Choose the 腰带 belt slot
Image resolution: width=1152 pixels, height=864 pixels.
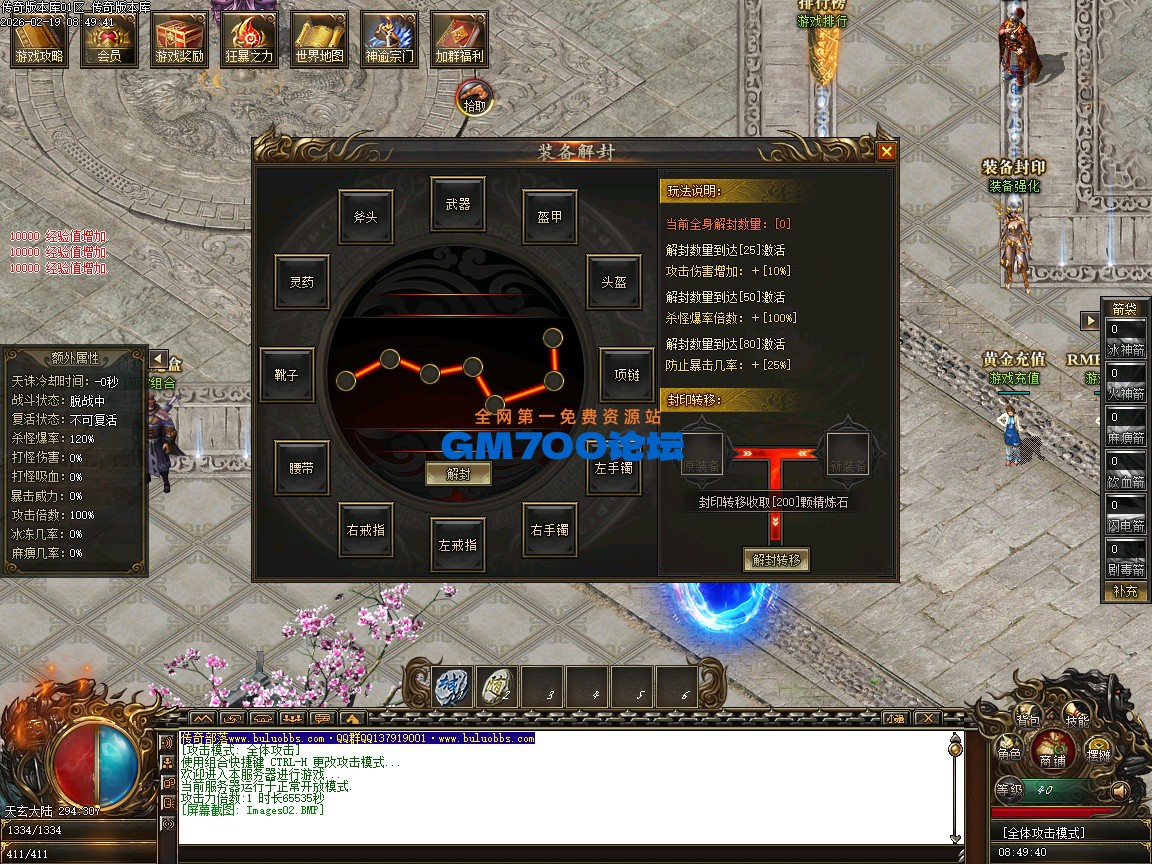coord(301,467)
